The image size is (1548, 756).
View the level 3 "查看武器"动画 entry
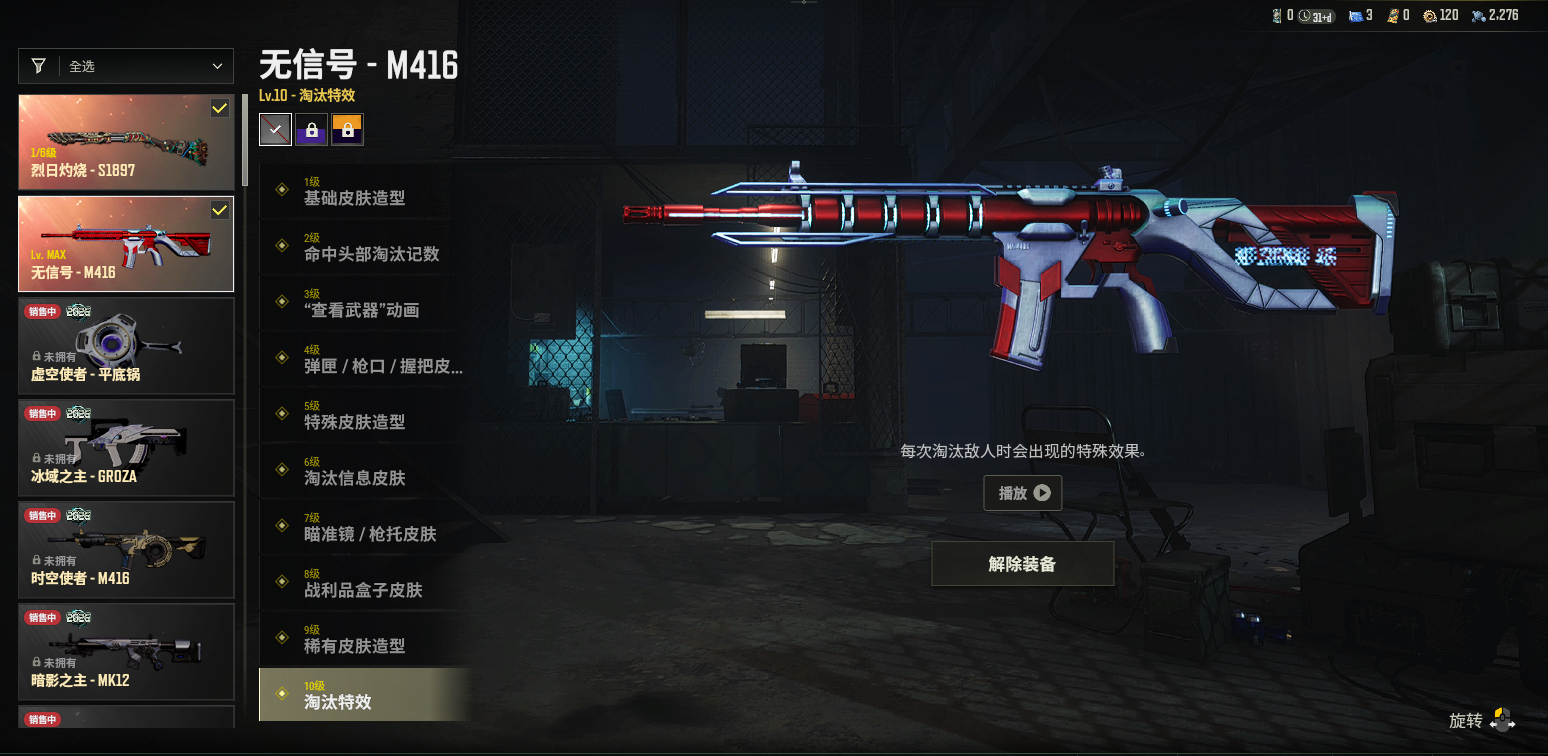tap(362, 303)
